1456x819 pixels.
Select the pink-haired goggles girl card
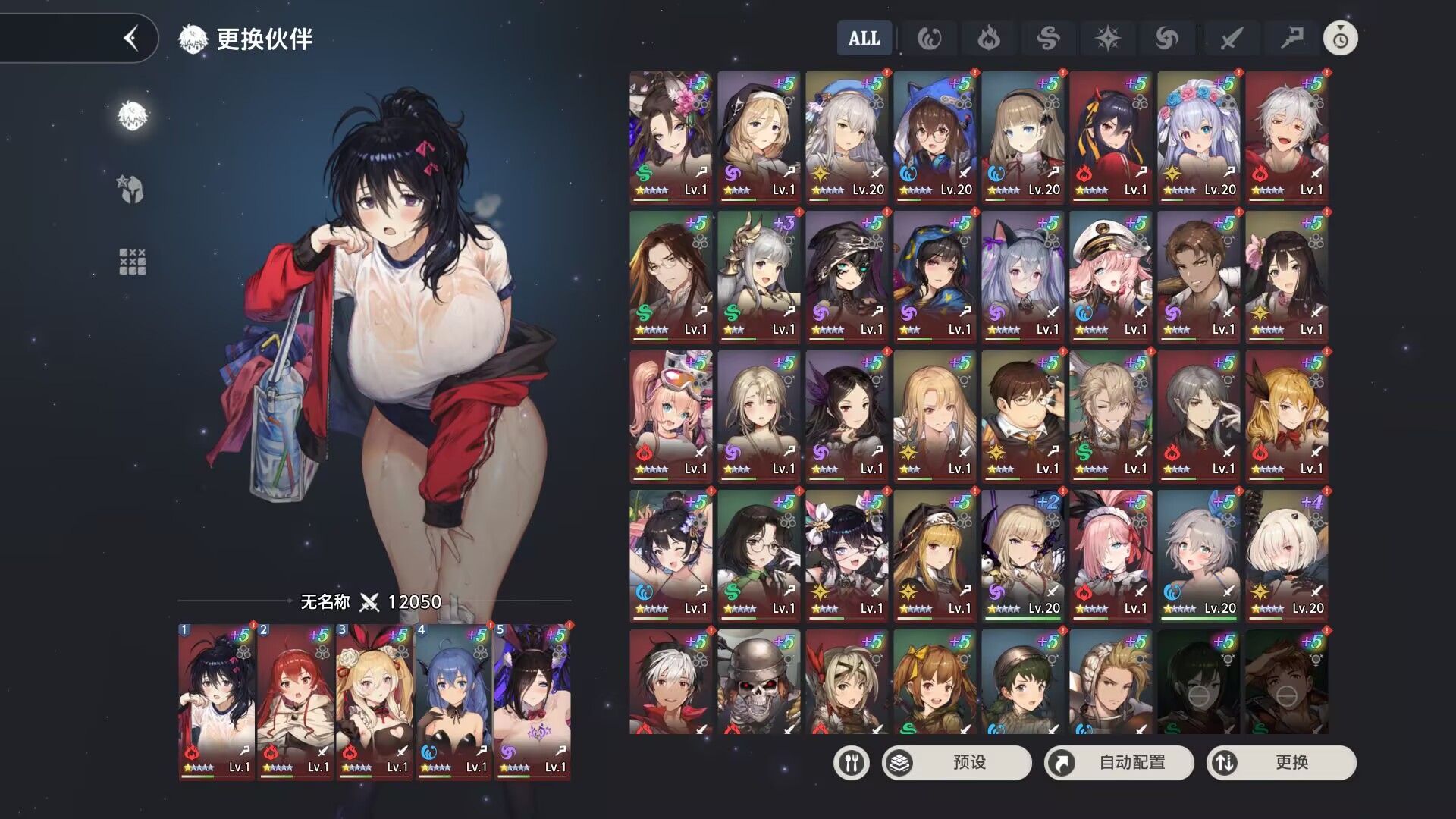(x=670, y=416)
